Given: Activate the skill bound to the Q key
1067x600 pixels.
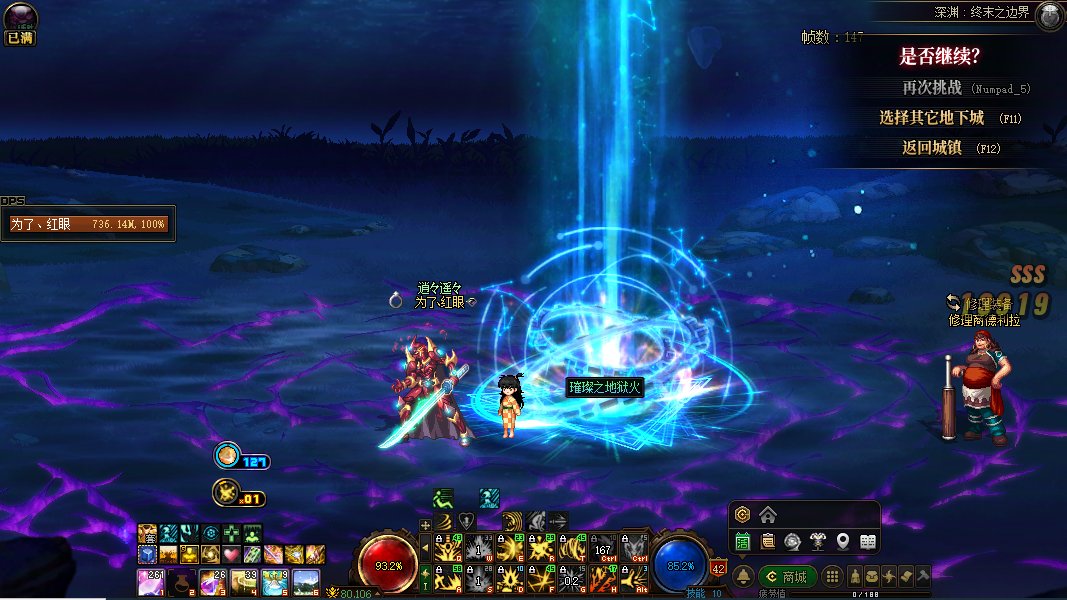Looking at the screenshot, I should (x=448, y=548).
